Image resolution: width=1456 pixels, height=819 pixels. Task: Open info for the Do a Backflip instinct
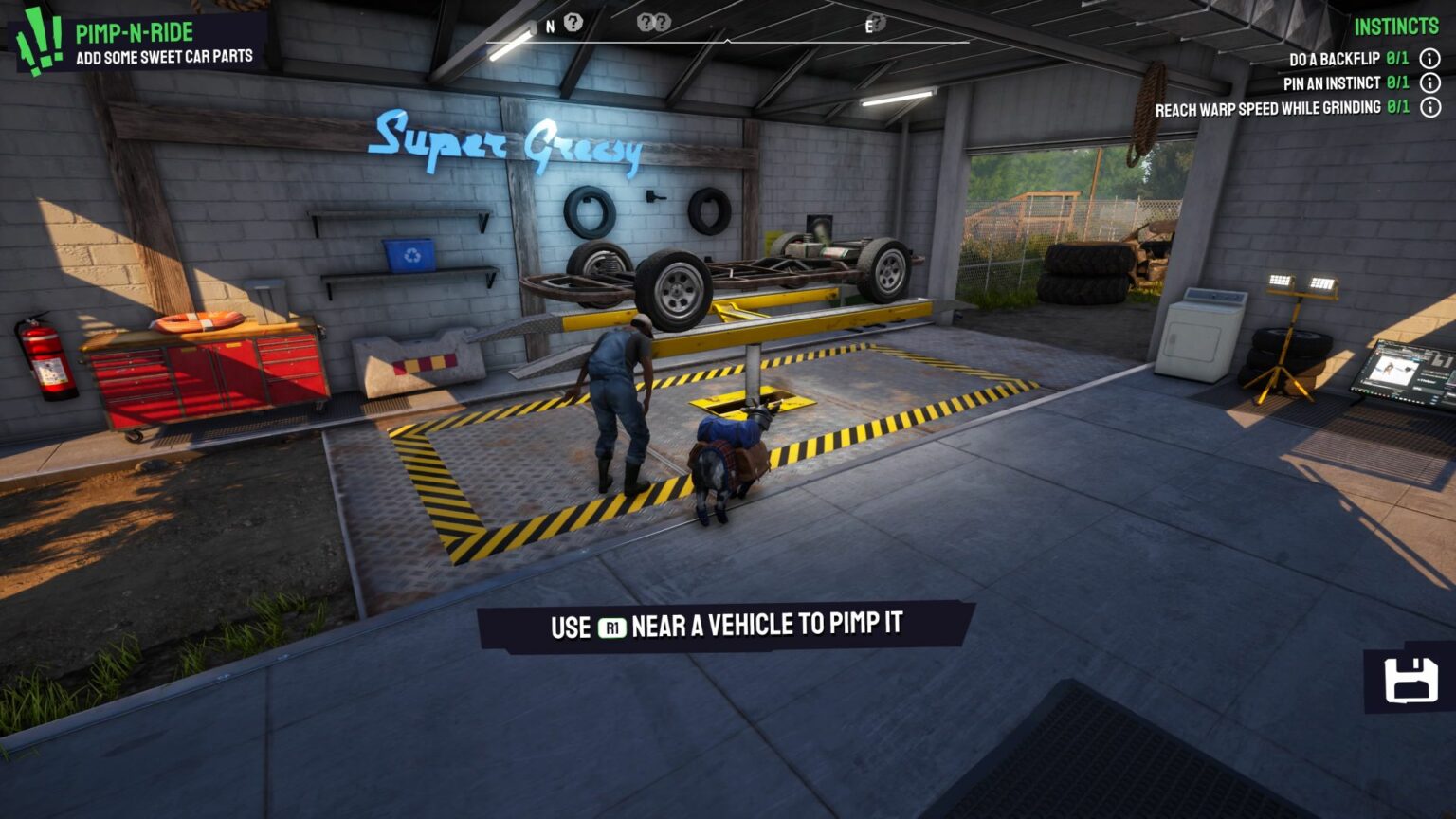[1431, 57]
